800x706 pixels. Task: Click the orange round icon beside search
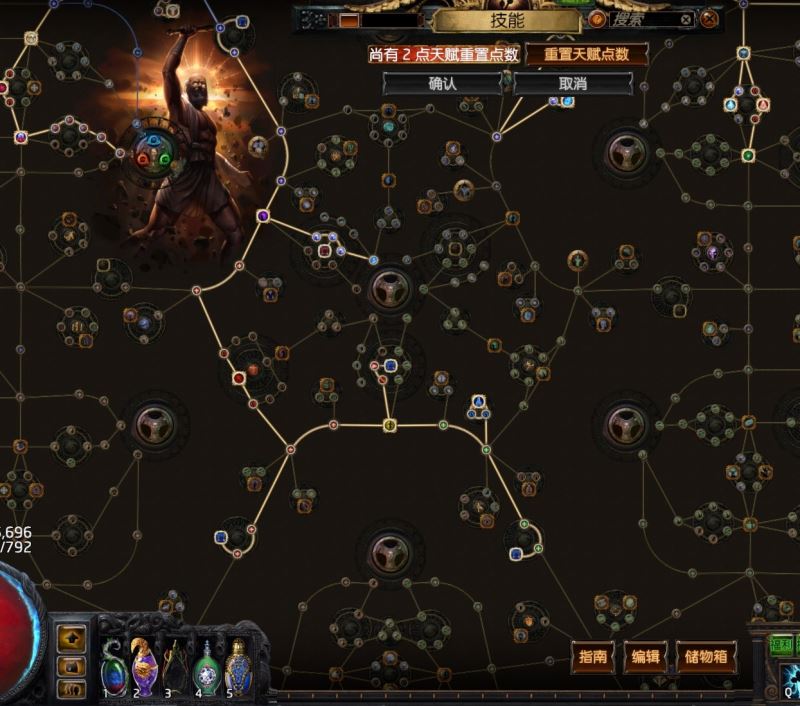[x=597, y=19]
